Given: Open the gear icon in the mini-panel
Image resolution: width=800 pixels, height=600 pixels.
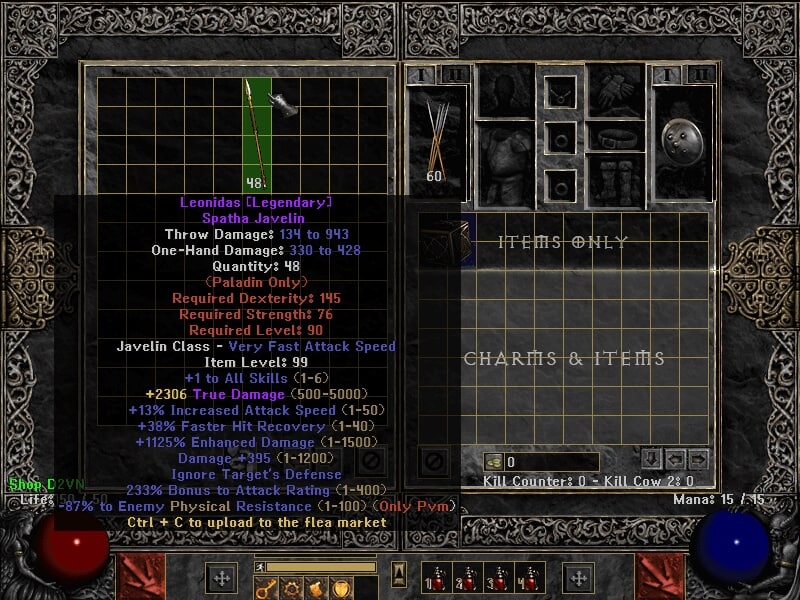Looking at the screenshot, I should pyautogui.click(x=293, y=587).
